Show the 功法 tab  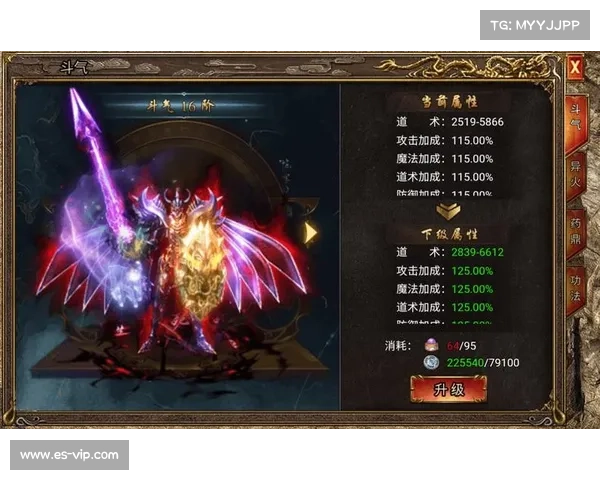575,283
